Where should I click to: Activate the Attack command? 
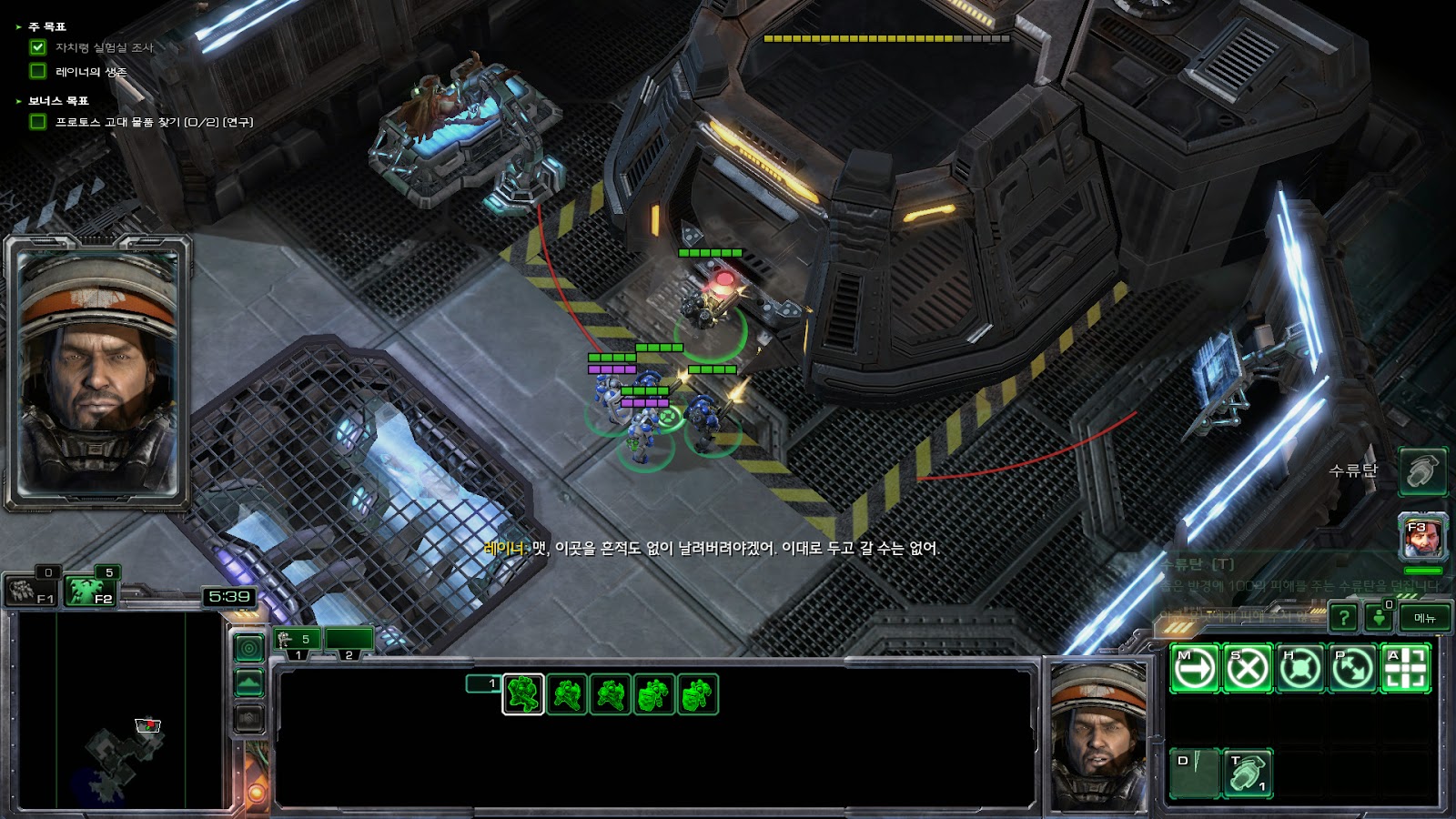pos(1405,669)
